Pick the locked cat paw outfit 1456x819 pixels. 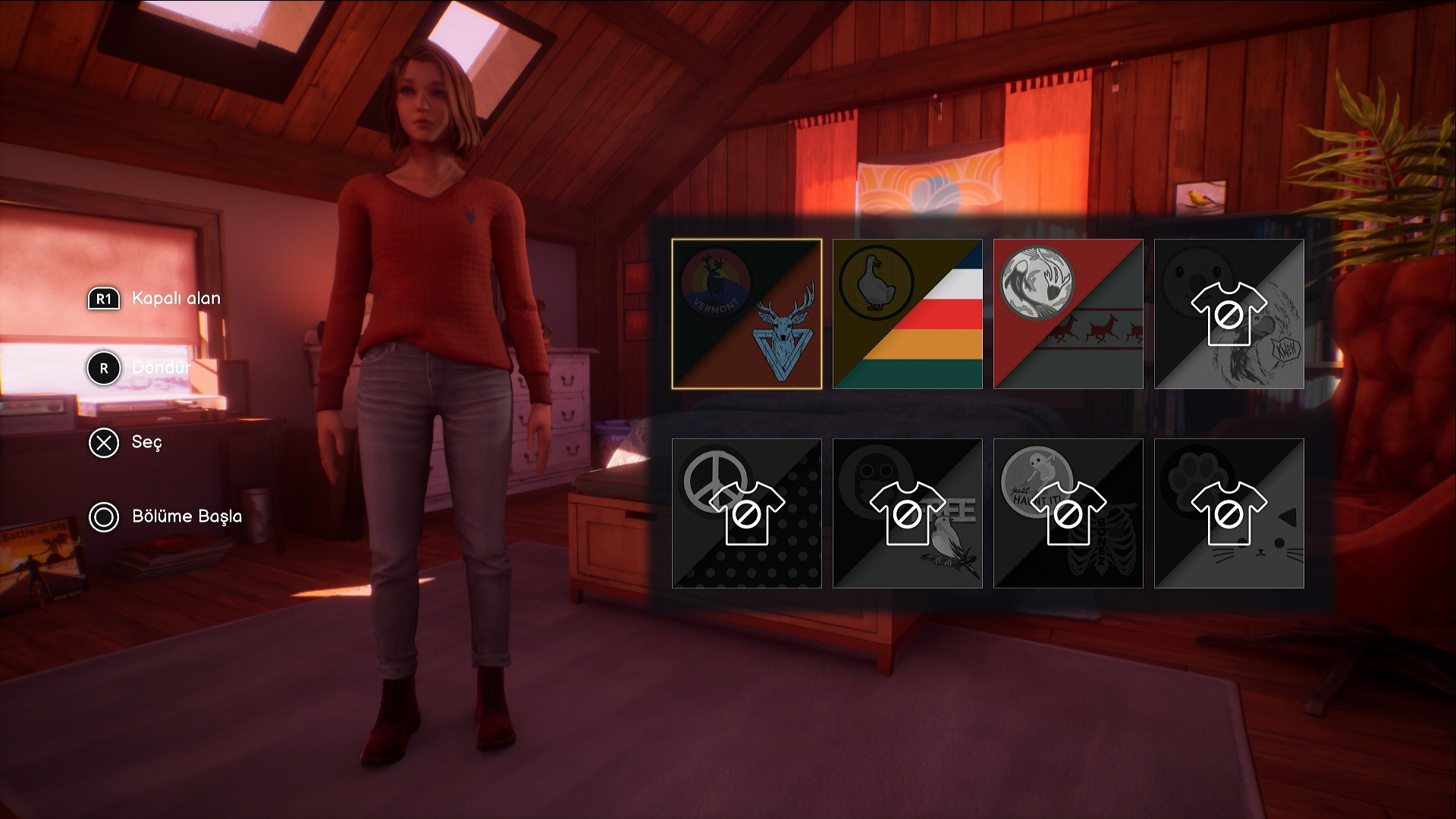(x=1228, y=513)
